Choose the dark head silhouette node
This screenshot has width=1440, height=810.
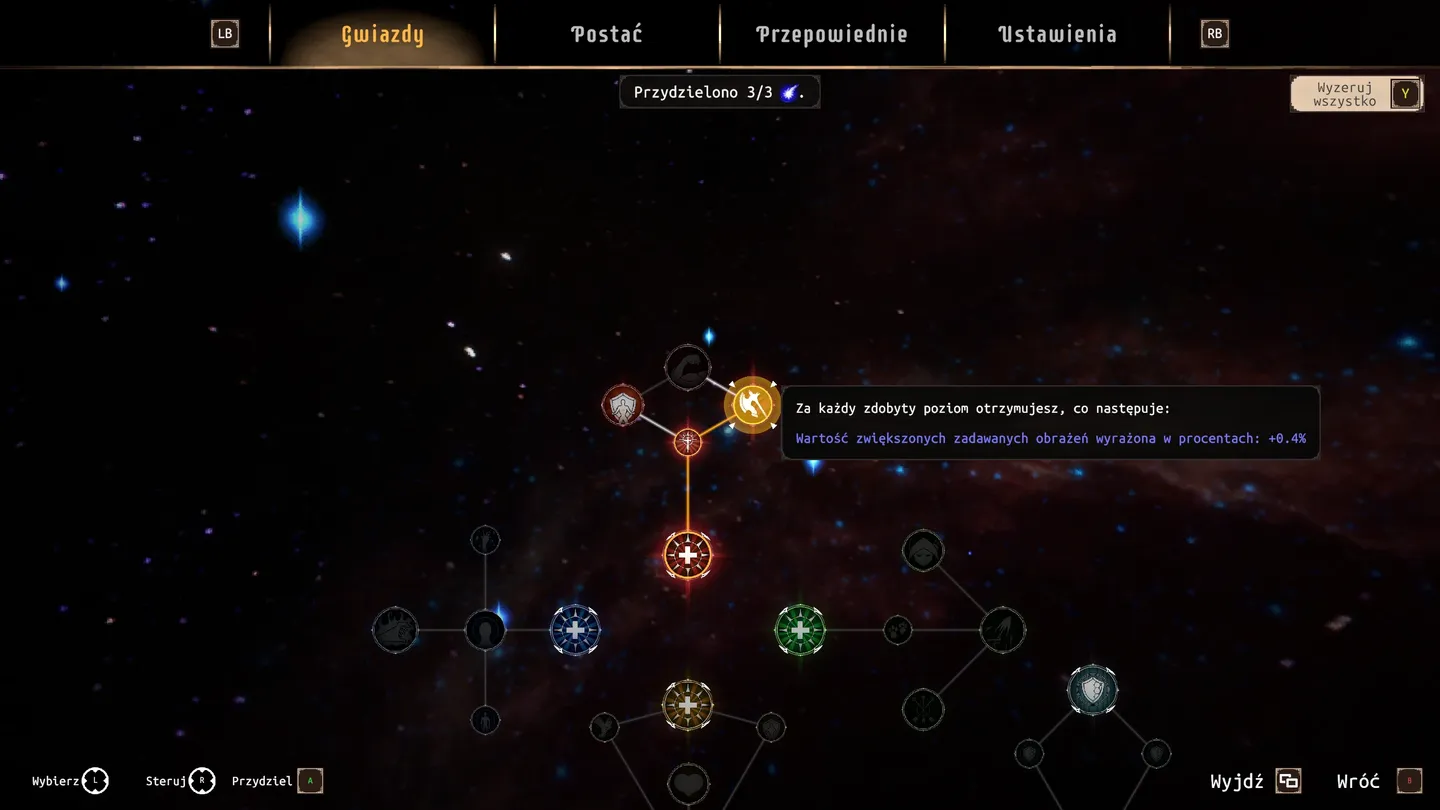click(485, 630)
